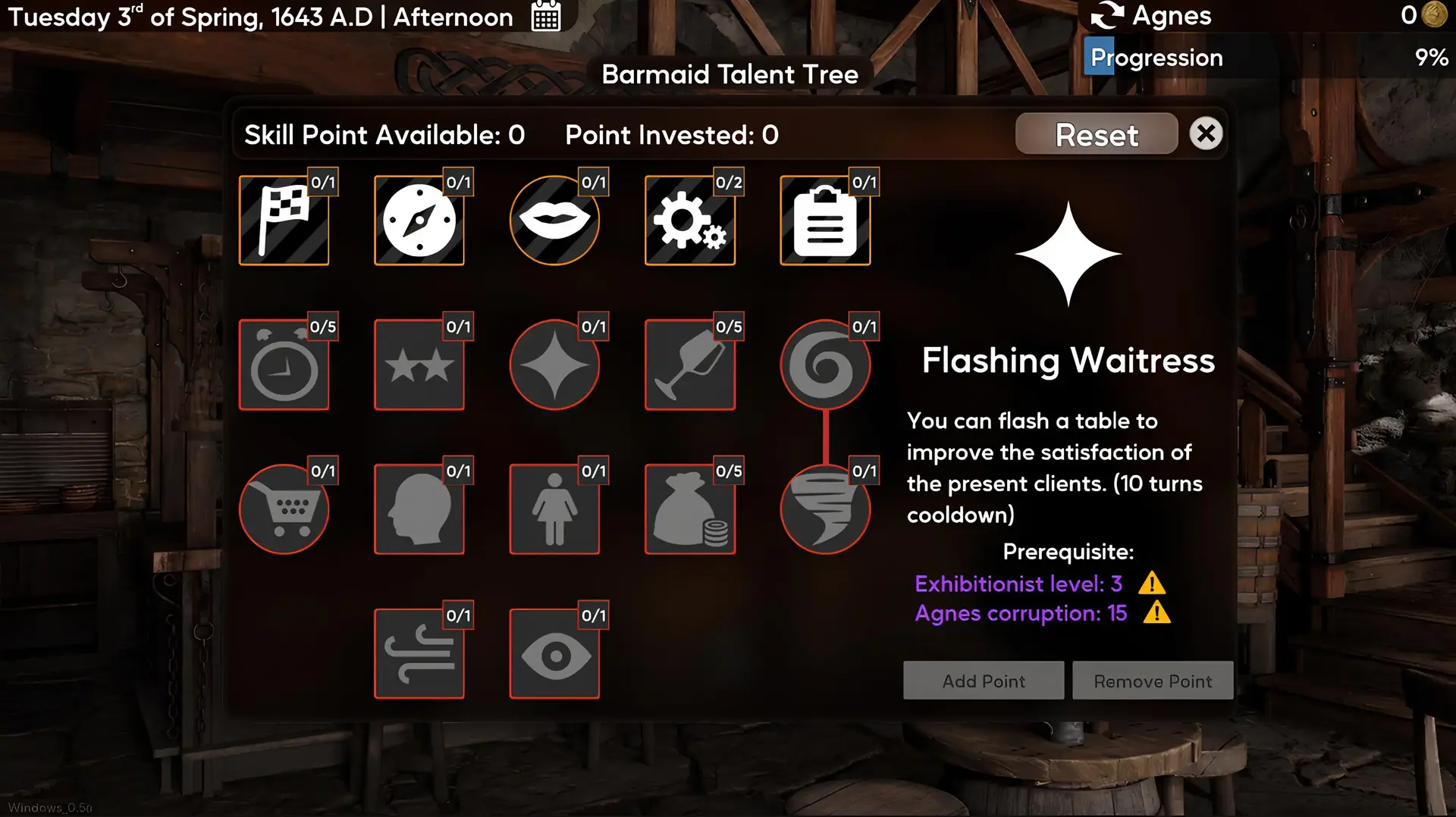Reset the talent tree points
This screenshot has width=1456, height=817.
(x=1096, y=135)
